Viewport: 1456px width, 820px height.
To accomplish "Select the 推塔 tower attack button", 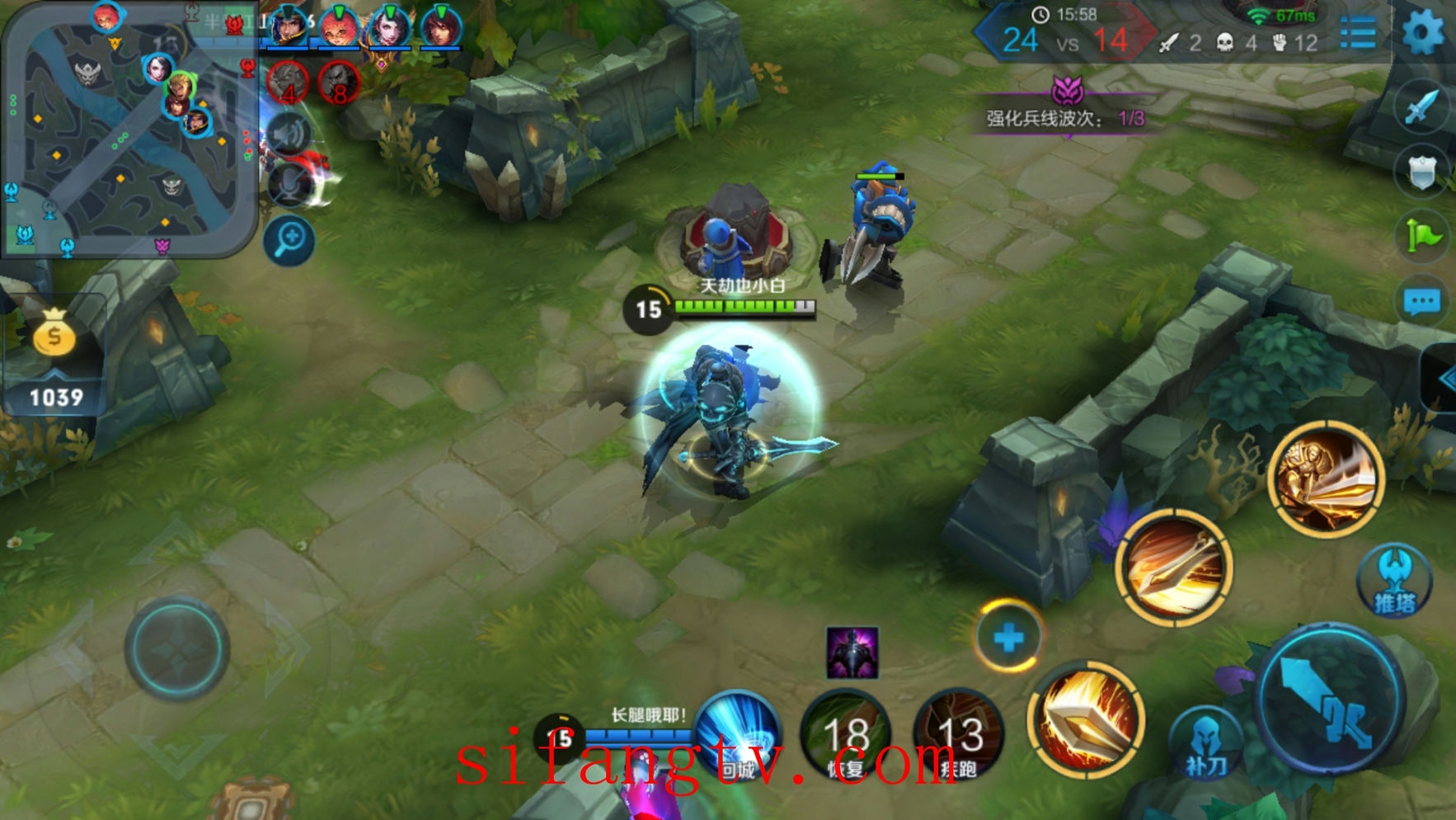I will pyautogui.click(x=1394, y=581).
